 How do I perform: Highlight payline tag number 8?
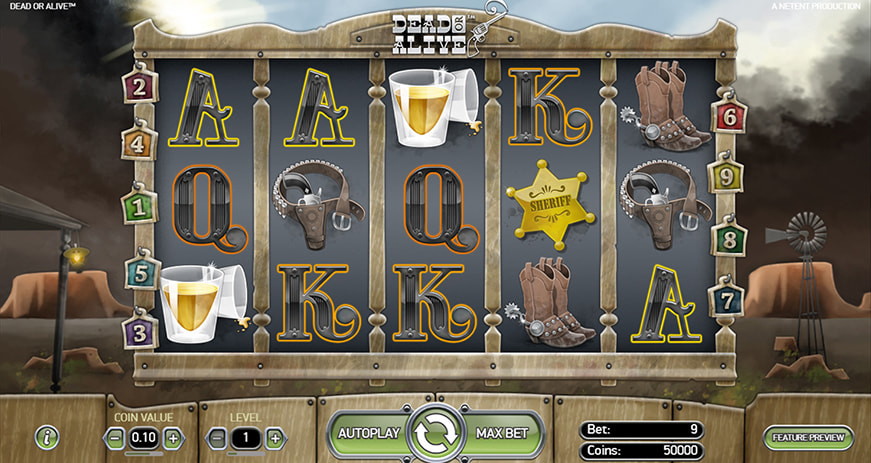tap(727, 240)
